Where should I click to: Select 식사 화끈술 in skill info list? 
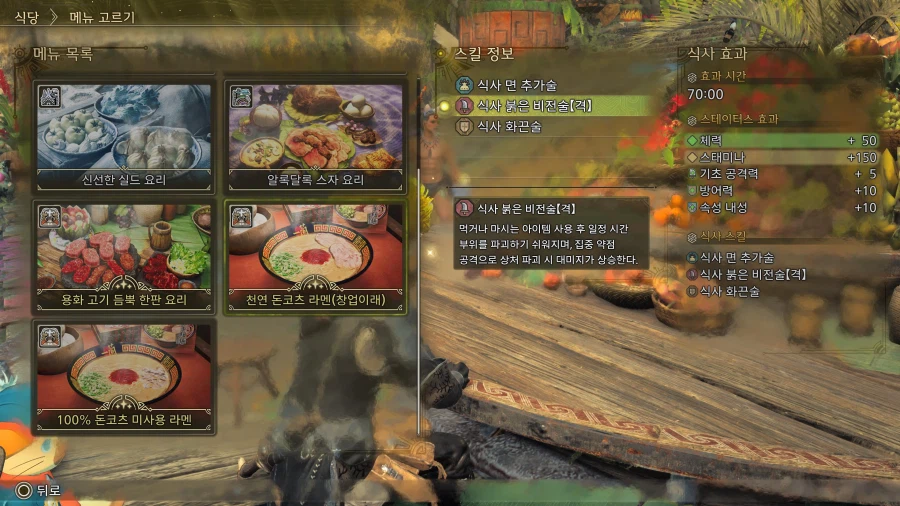(508, 126)
